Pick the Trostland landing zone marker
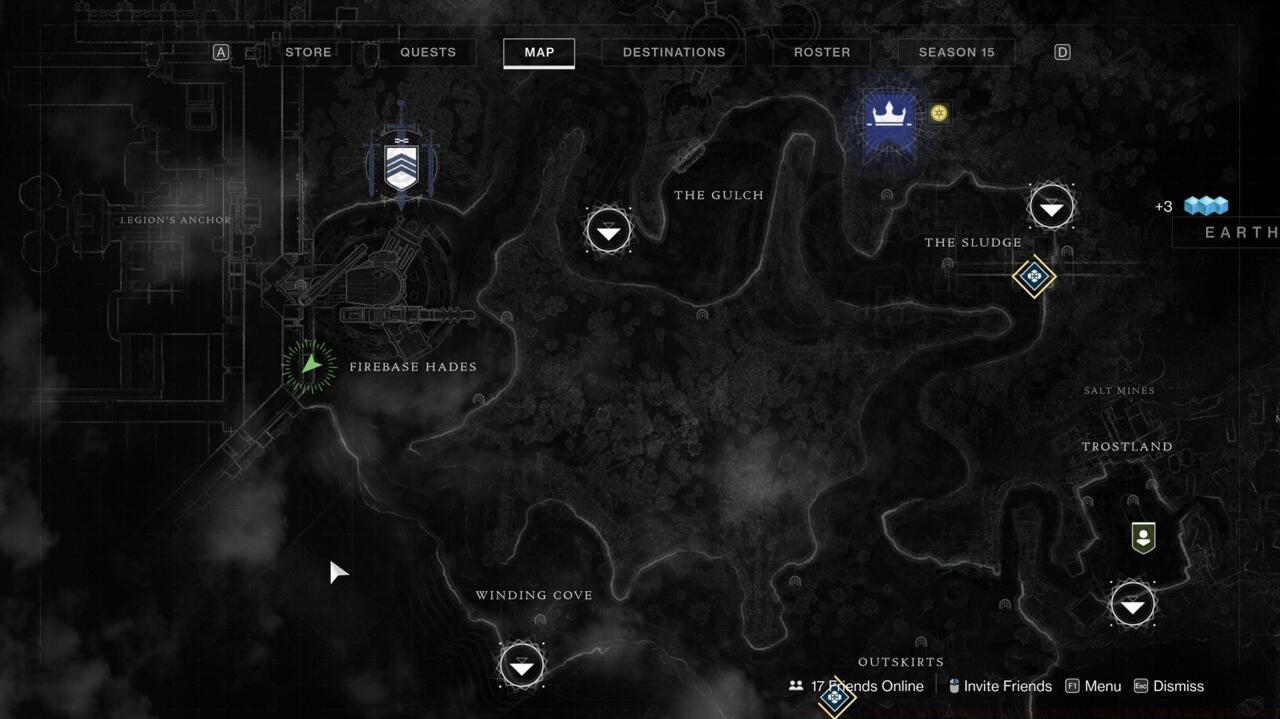Screen dimensions: 1280x719 pyautogui.click(x=1132, y=605)
